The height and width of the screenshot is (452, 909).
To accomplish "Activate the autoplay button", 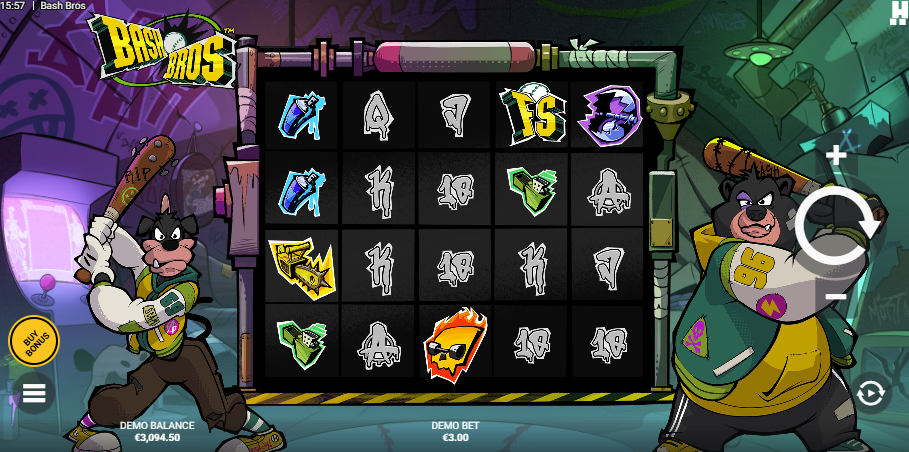I will click(x=870, y=393).
